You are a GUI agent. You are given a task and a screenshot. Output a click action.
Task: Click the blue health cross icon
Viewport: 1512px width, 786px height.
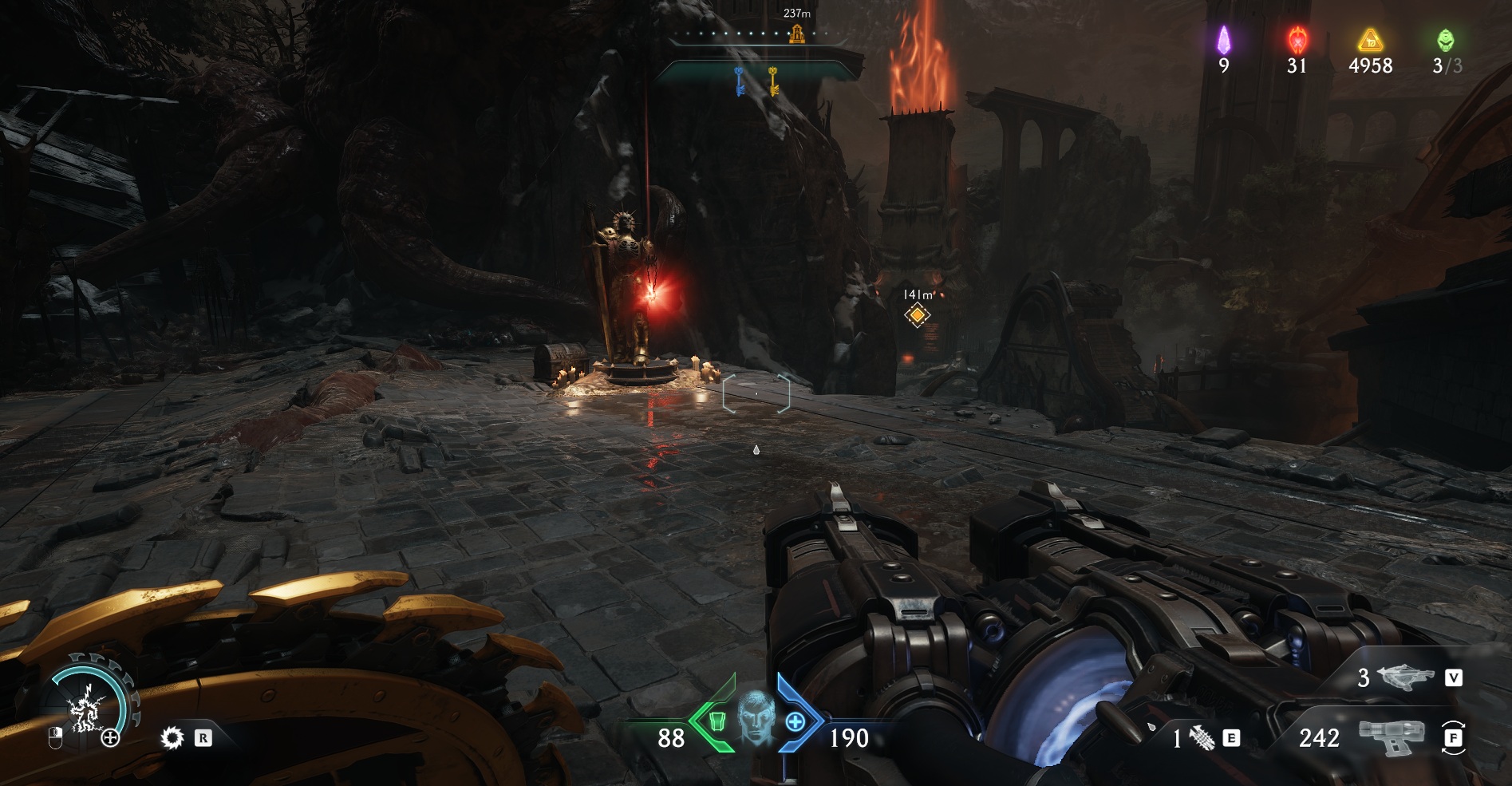pos(795,722)
